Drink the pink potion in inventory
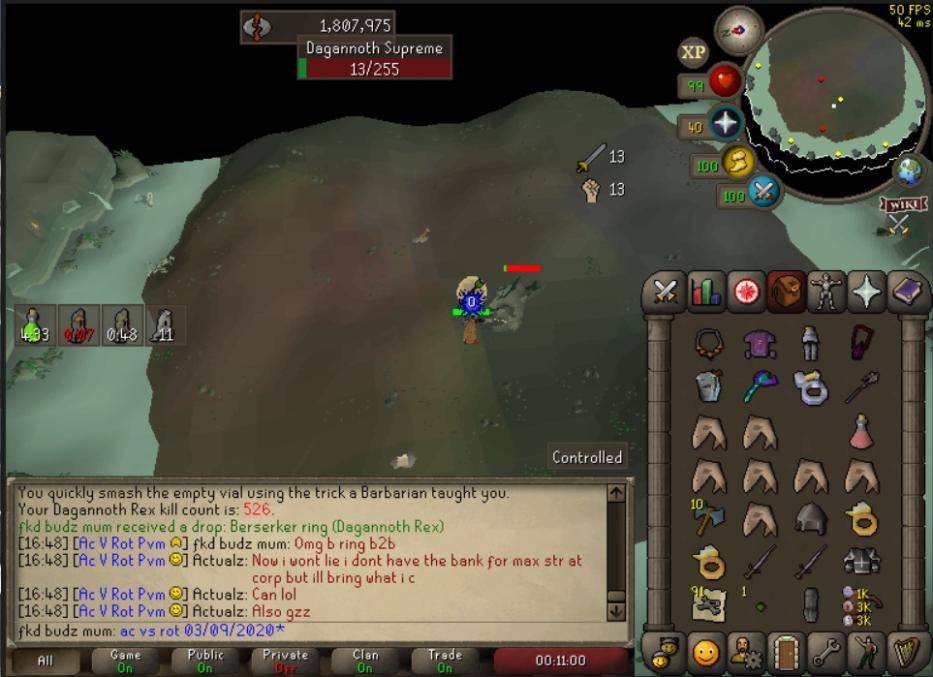 (860, 432)
